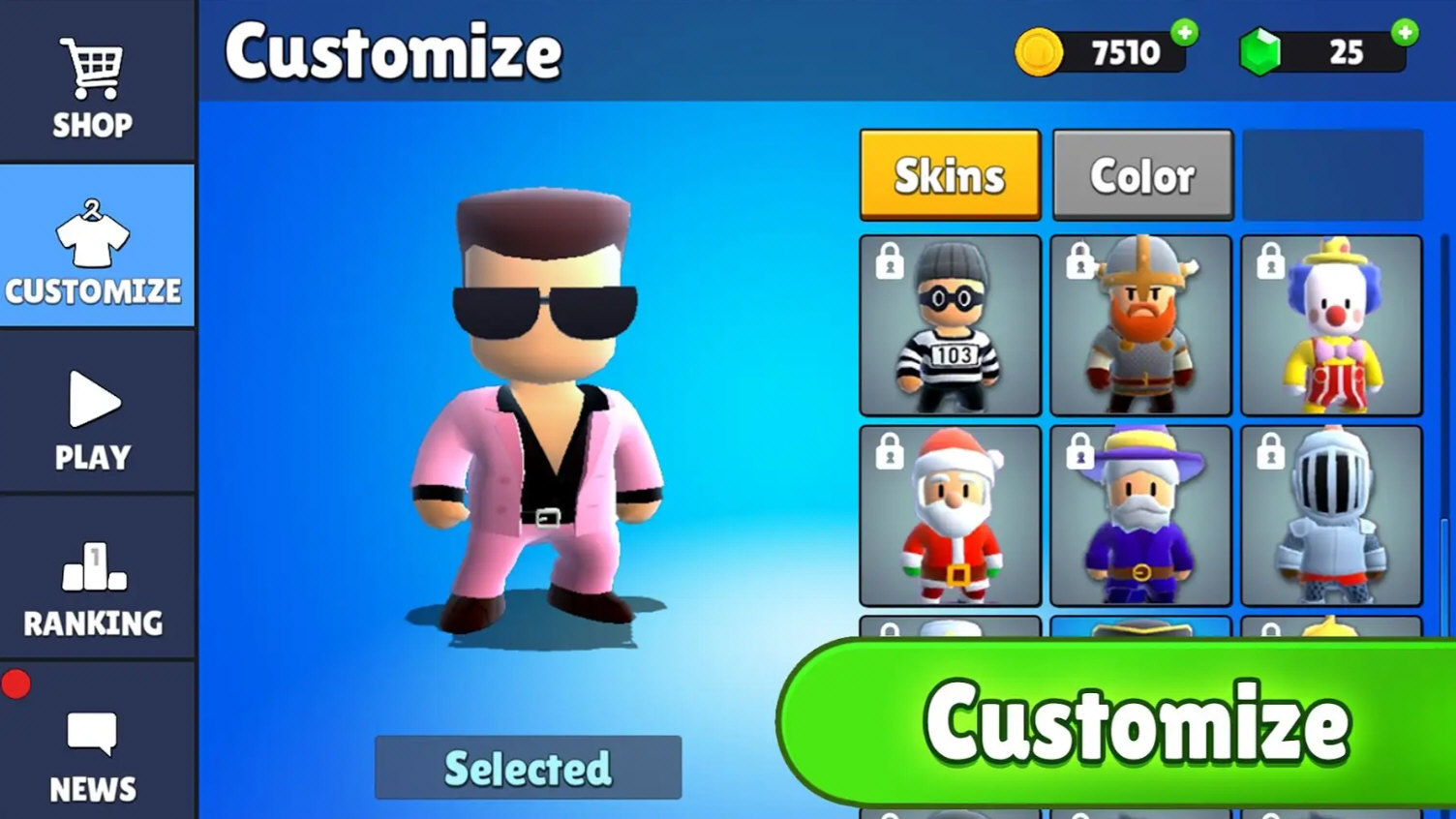Open the Customize menu in the sidebar
The height and width of the screenshot is (819, 1456).
pyautogui.click(x=94, y=248)
